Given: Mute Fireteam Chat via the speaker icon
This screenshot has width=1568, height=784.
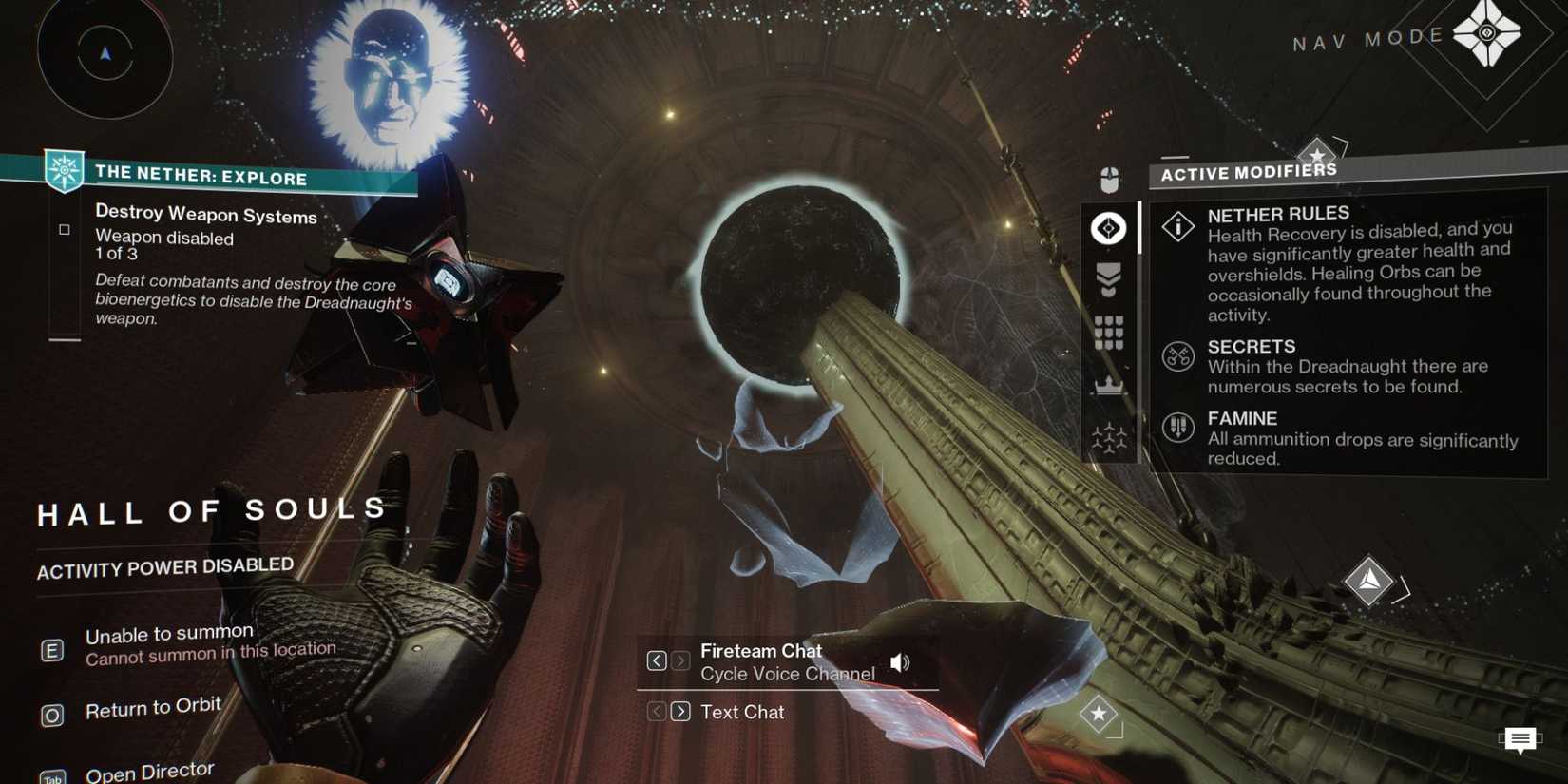Looking at the screenshot, I should point(899,661).
